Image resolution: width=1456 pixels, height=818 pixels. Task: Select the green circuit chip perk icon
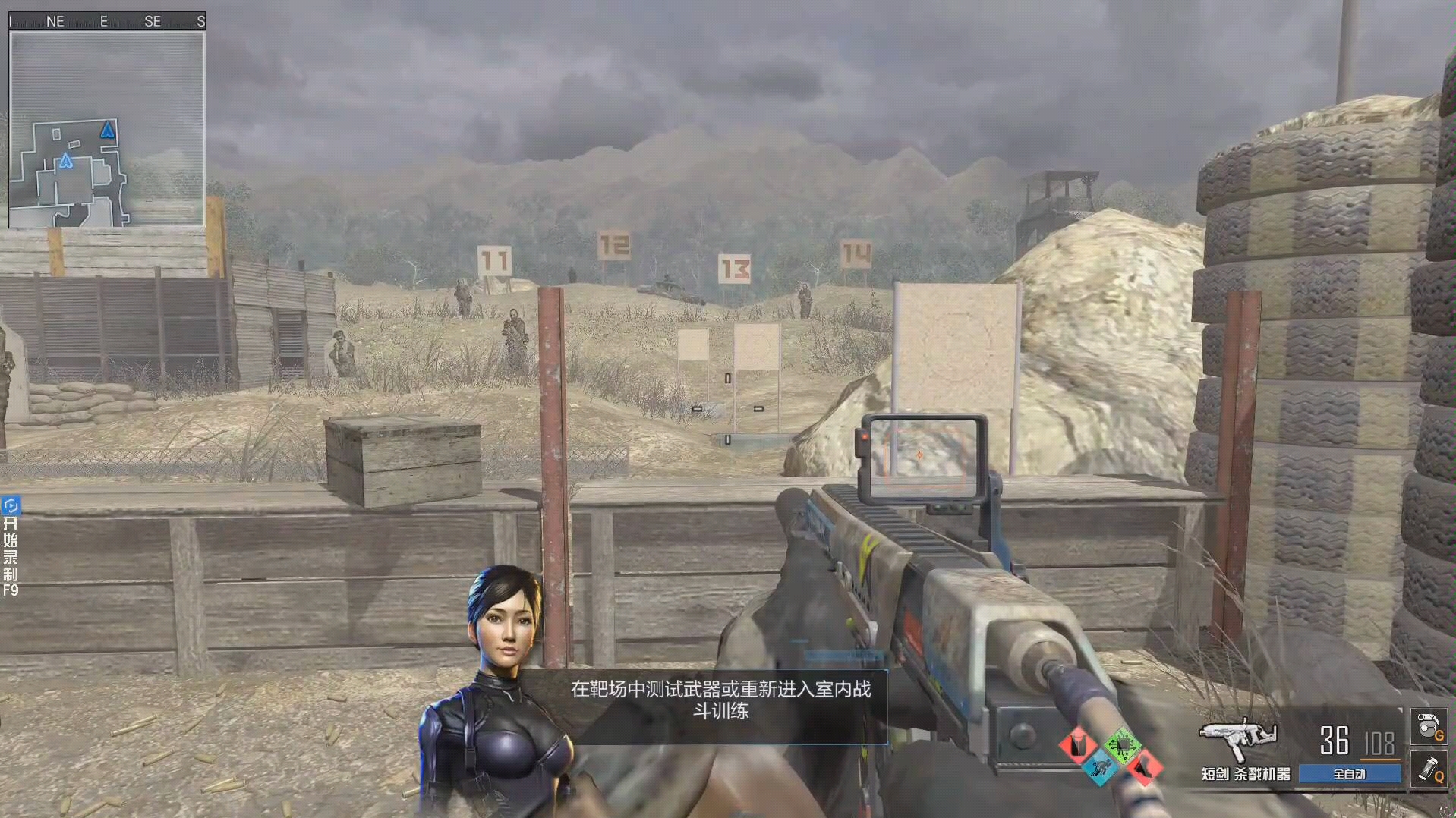click(x=1121, y=744)
